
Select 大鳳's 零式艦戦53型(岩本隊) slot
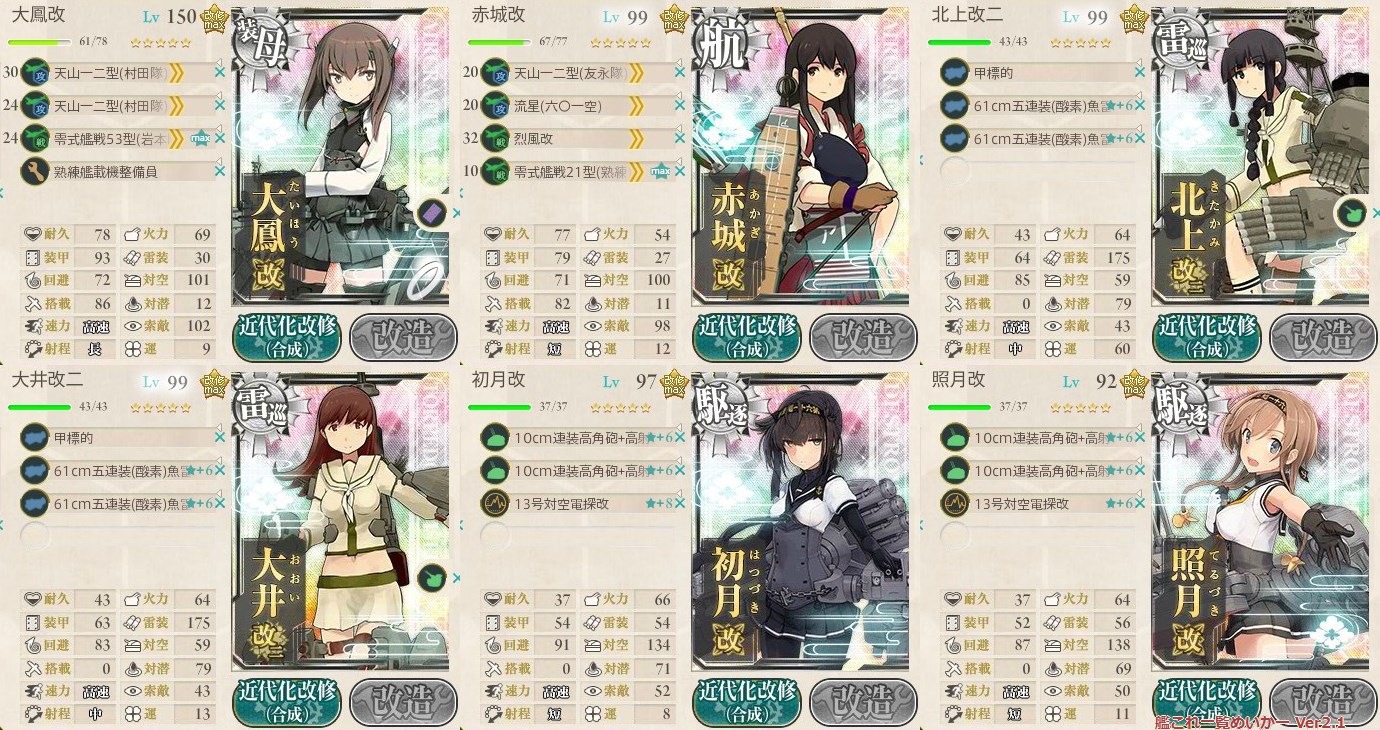tap(115, 138)
